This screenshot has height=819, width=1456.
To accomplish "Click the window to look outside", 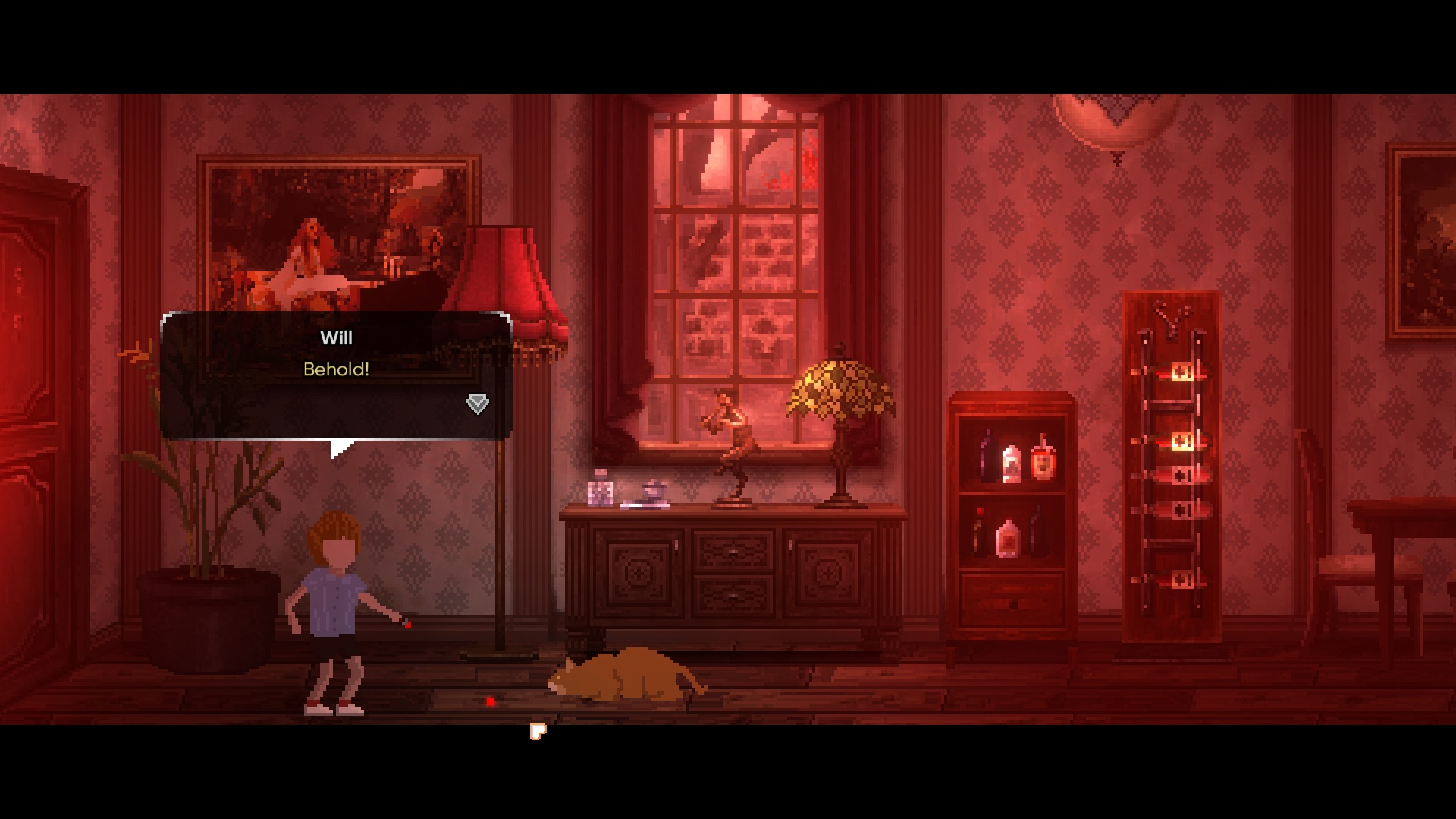I will click(x=720, y=243).
